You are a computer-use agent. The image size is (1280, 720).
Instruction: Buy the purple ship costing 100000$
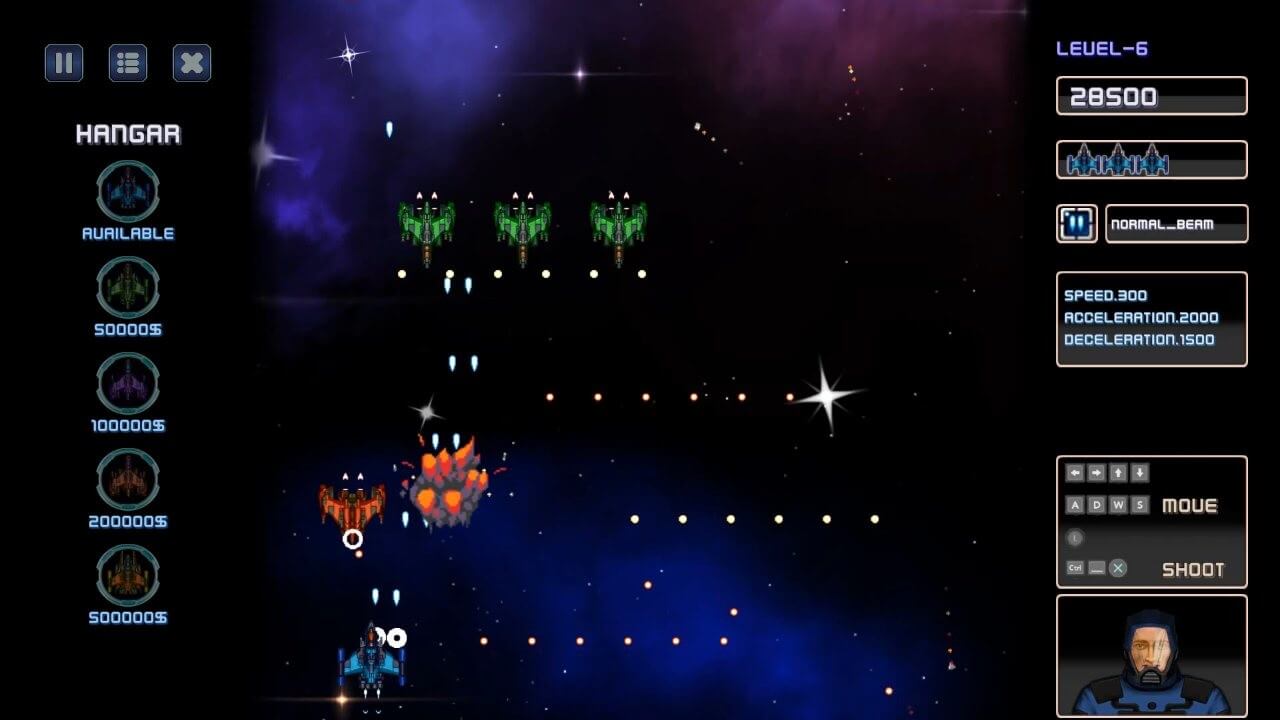click(x=128, y=383)
